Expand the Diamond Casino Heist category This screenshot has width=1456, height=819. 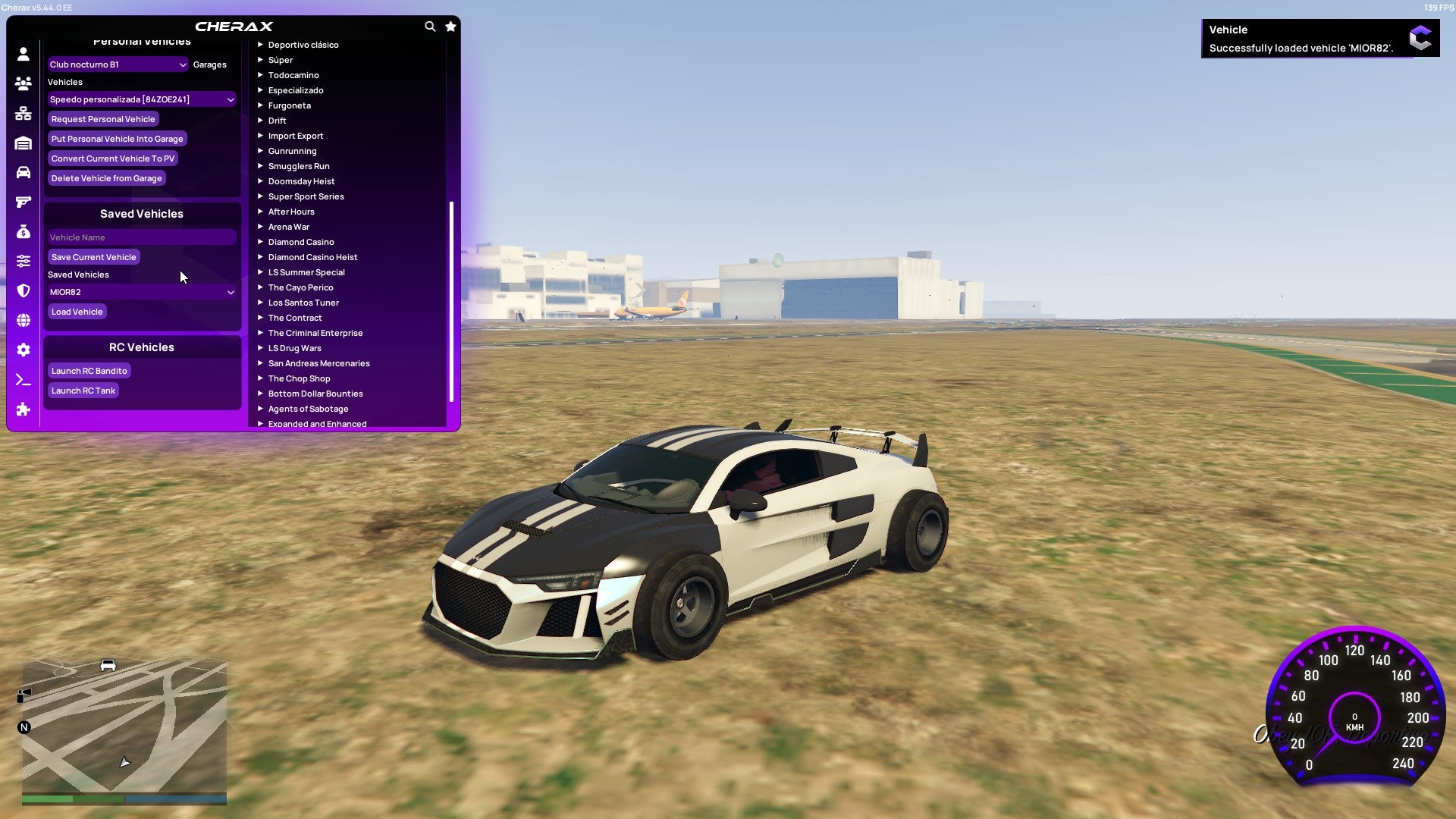pyautogui.click(x=314, y=256)
